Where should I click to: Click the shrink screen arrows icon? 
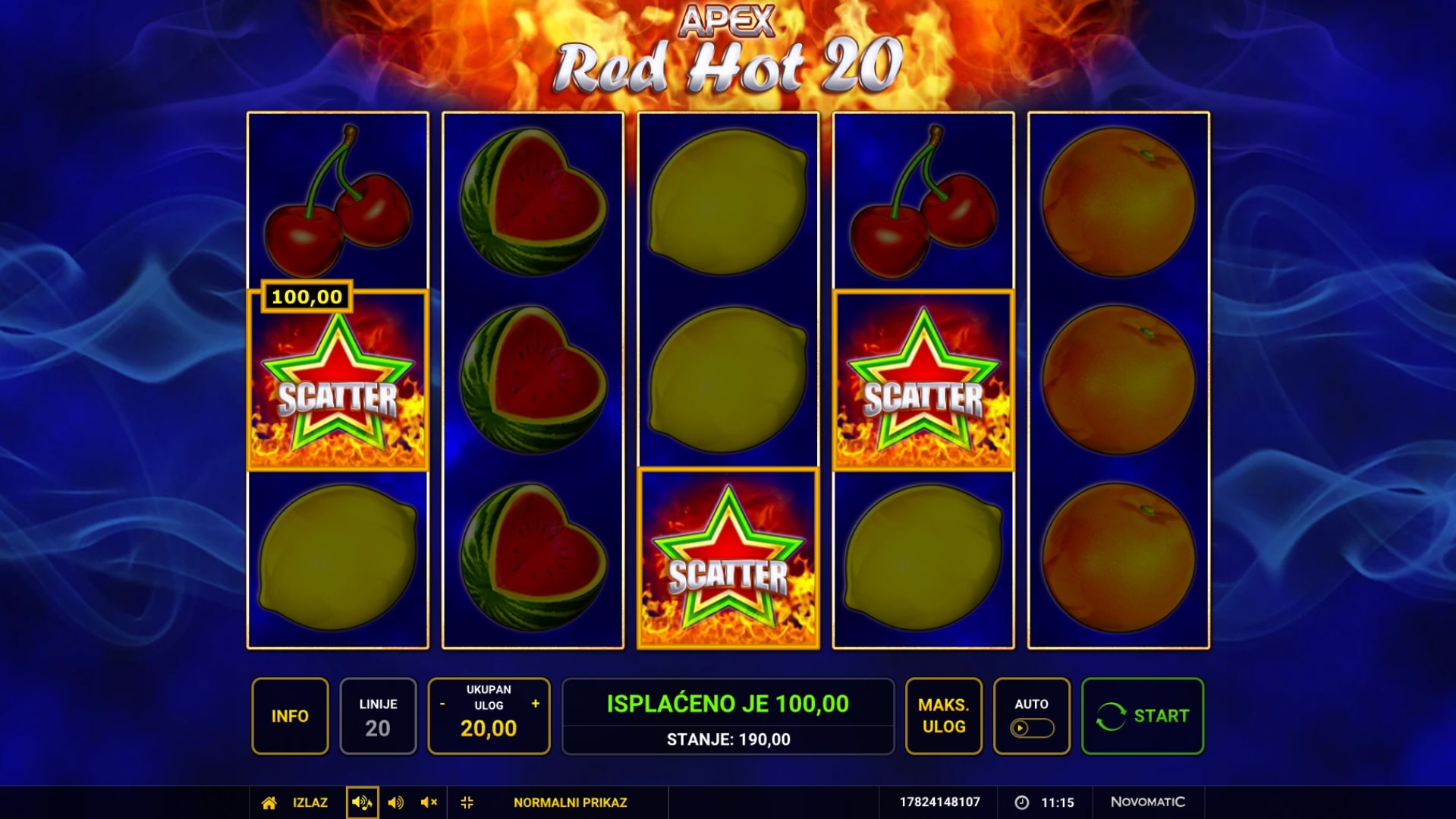point(467,802)
